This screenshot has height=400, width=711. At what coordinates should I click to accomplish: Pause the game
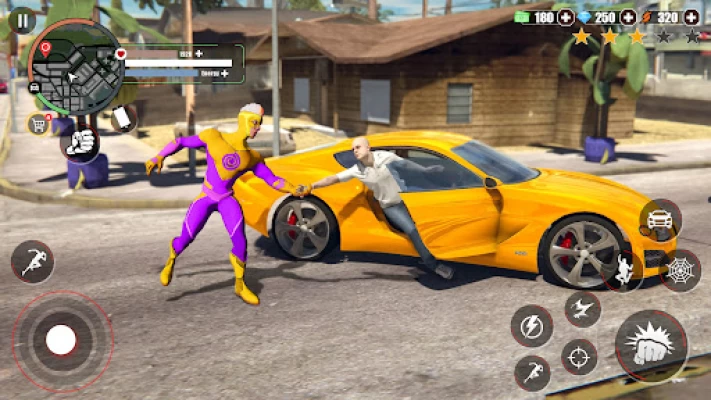pos(21,20)
